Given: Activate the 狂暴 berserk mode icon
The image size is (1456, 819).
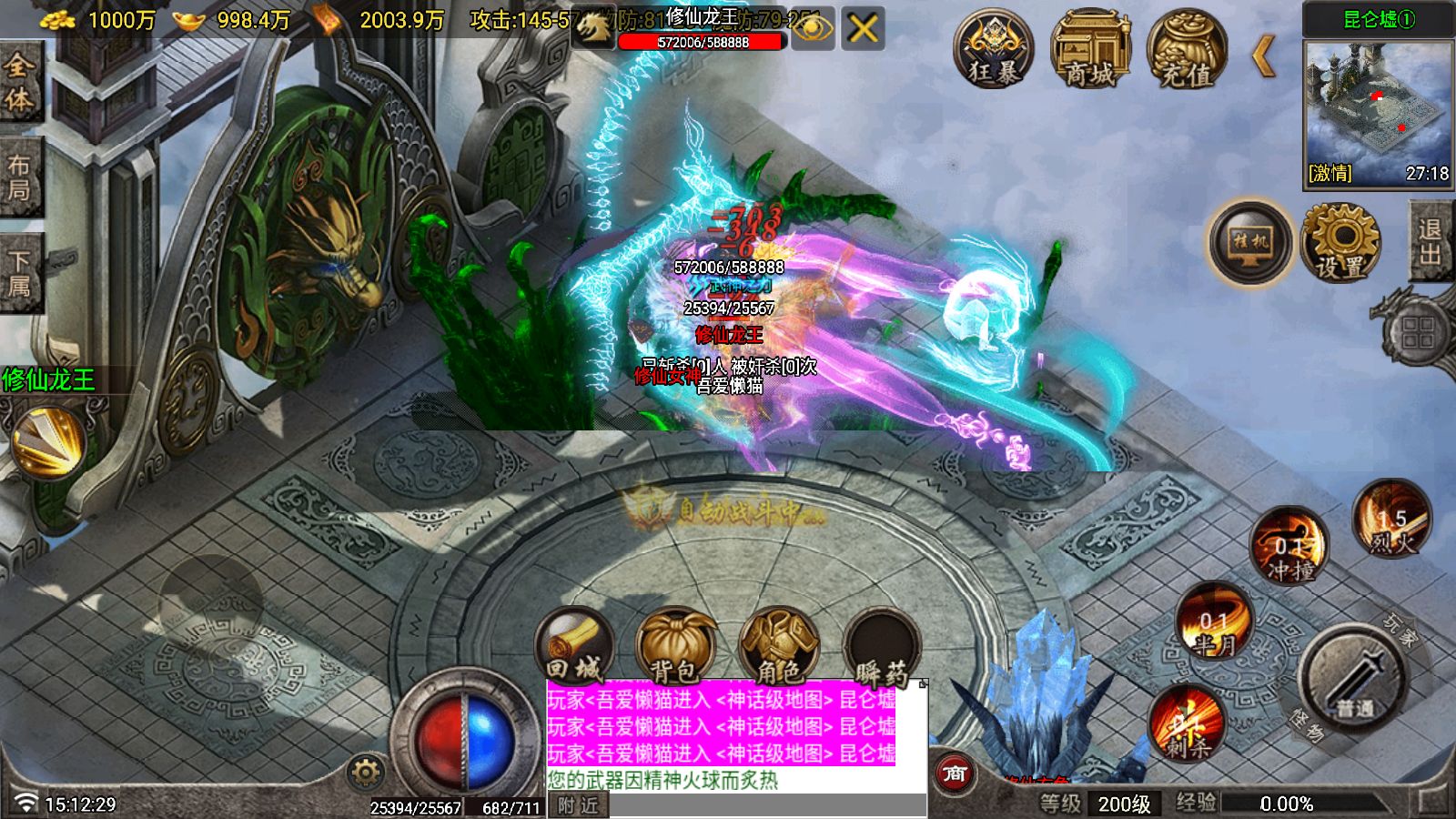Looking at the screenshot, I should 994,49.
